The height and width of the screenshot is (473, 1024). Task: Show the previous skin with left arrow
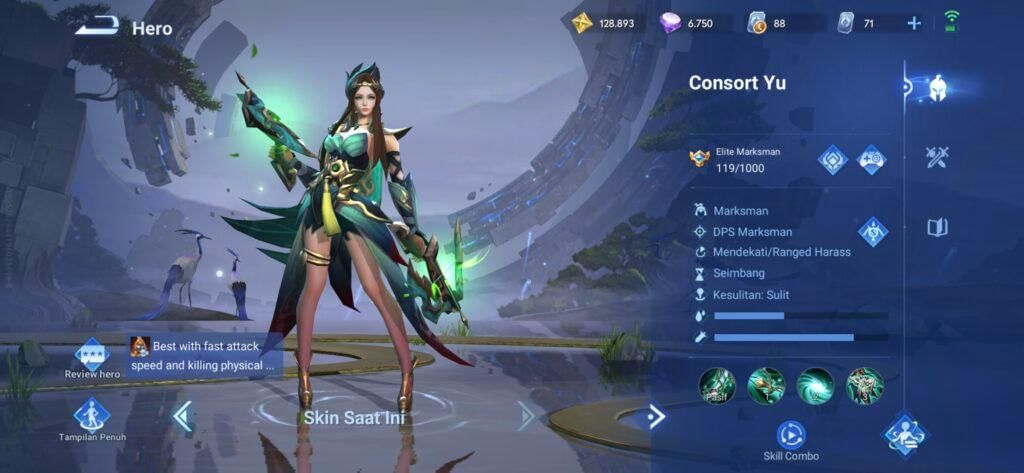click(183, 415)
